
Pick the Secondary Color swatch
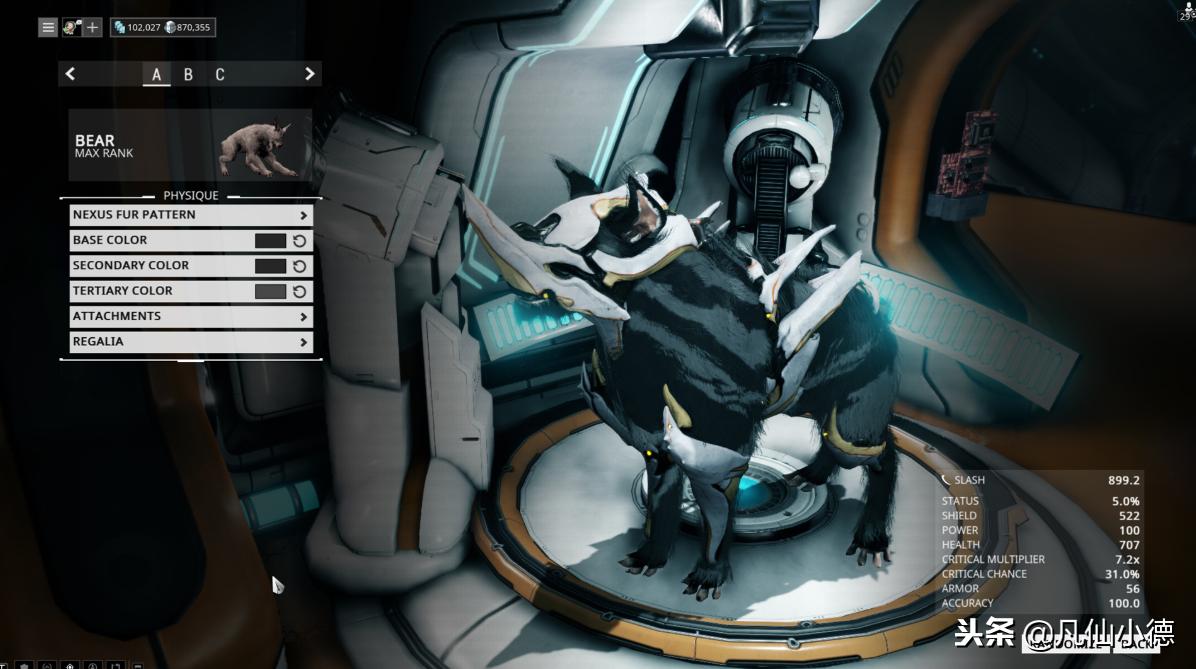(270, 266)
